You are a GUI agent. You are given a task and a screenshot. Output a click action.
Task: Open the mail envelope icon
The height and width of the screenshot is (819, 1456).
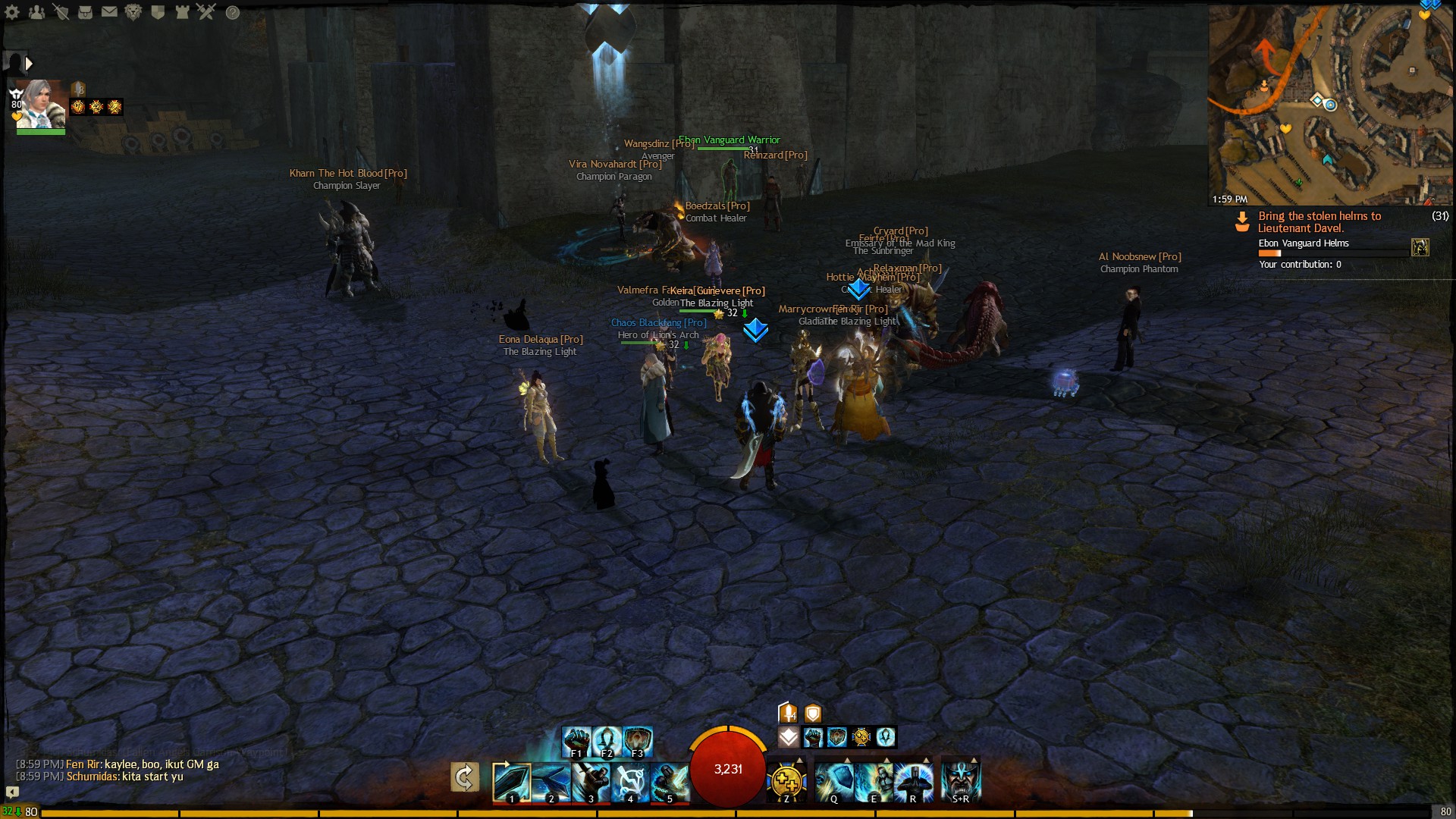coord(109,12)
